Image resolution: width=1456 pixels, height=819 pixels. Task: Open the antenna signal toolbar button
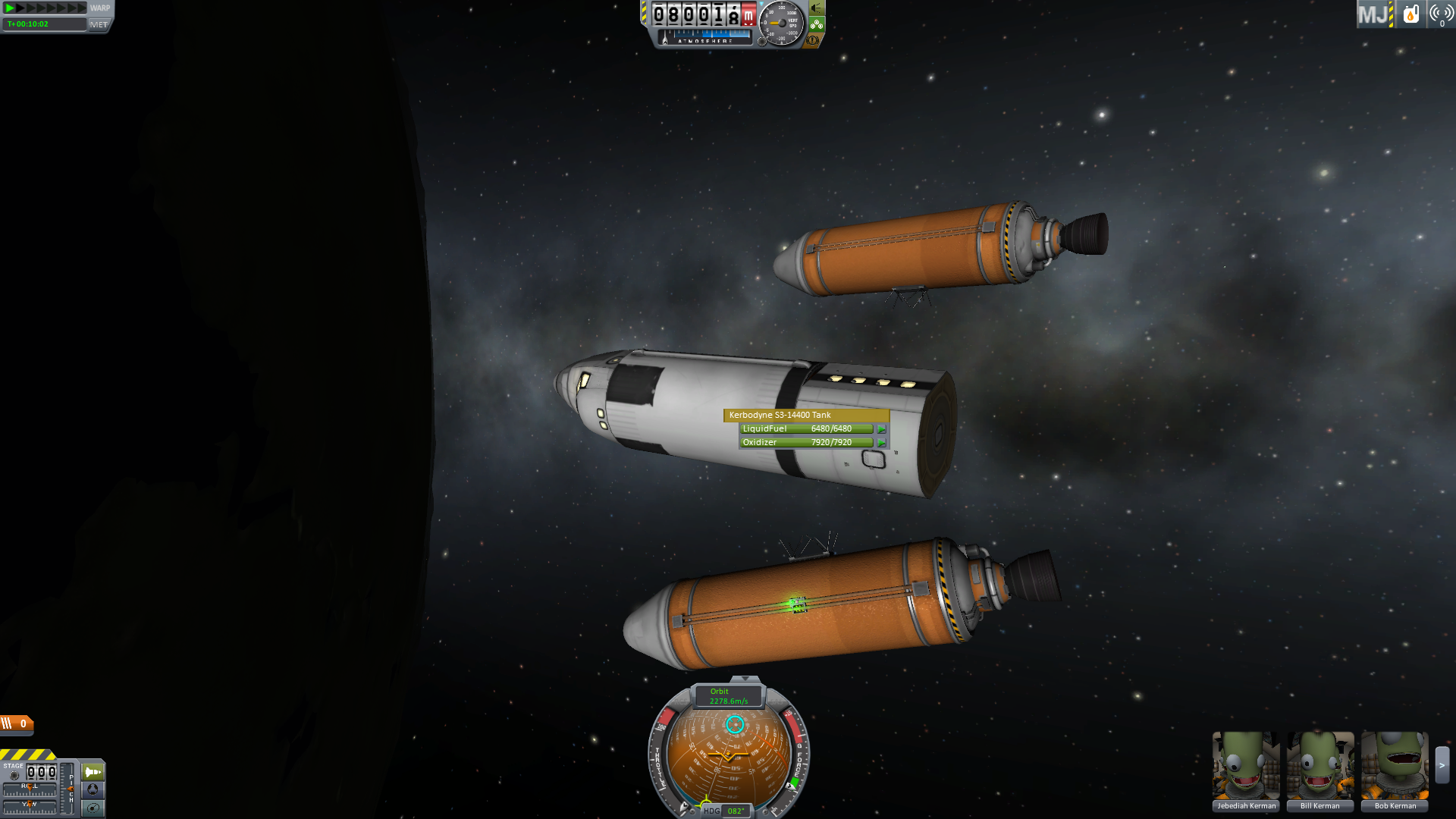[x=1441, y=14]
